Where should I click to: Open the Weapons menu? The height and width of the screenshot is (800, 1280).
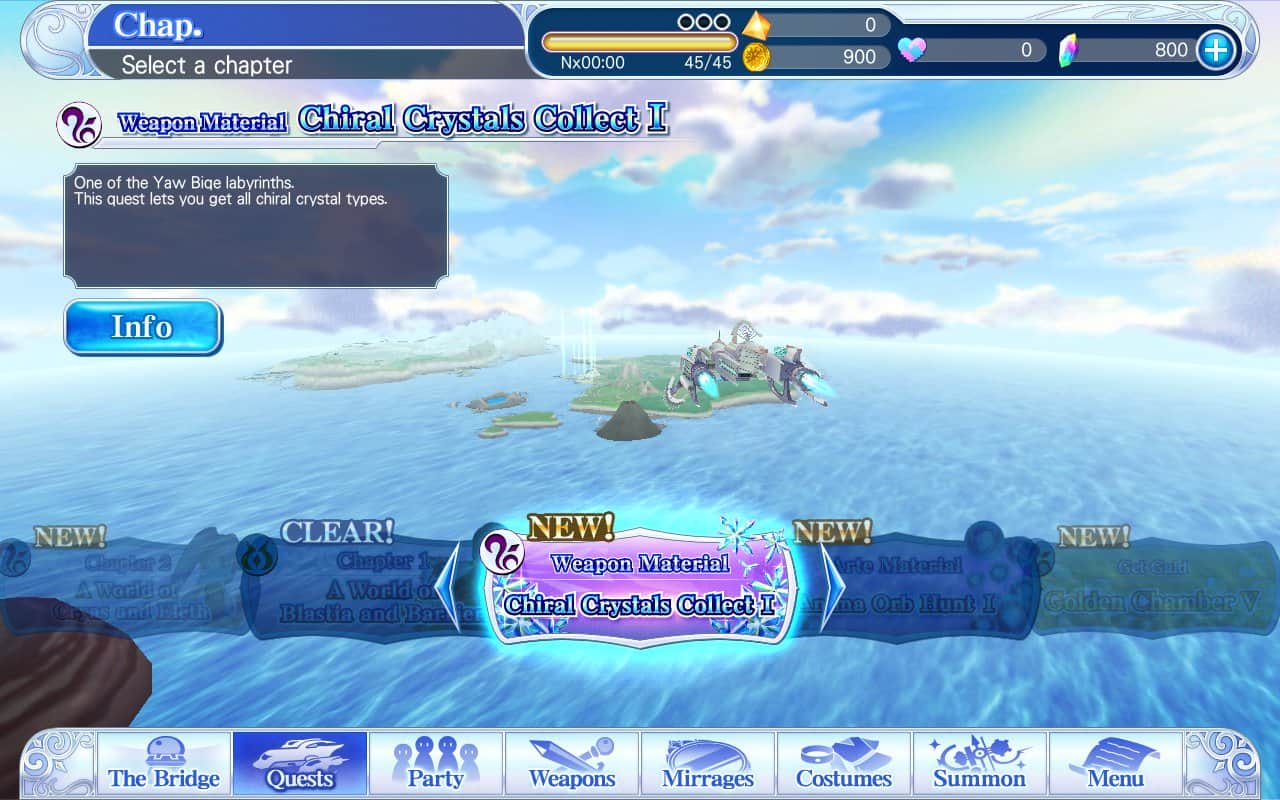[572, 764]
